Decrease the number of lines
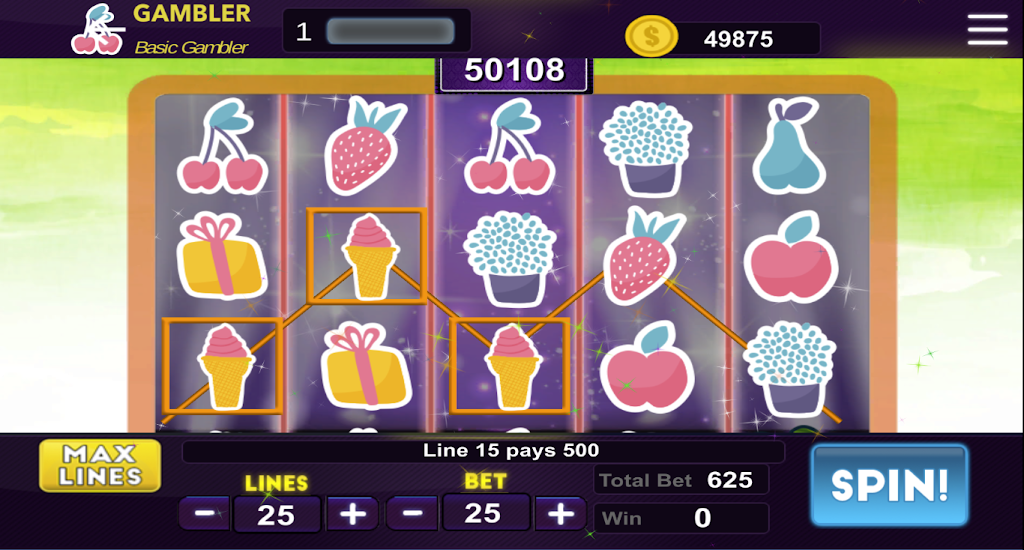Screen dimensions: 1024x550 (205, 514)
